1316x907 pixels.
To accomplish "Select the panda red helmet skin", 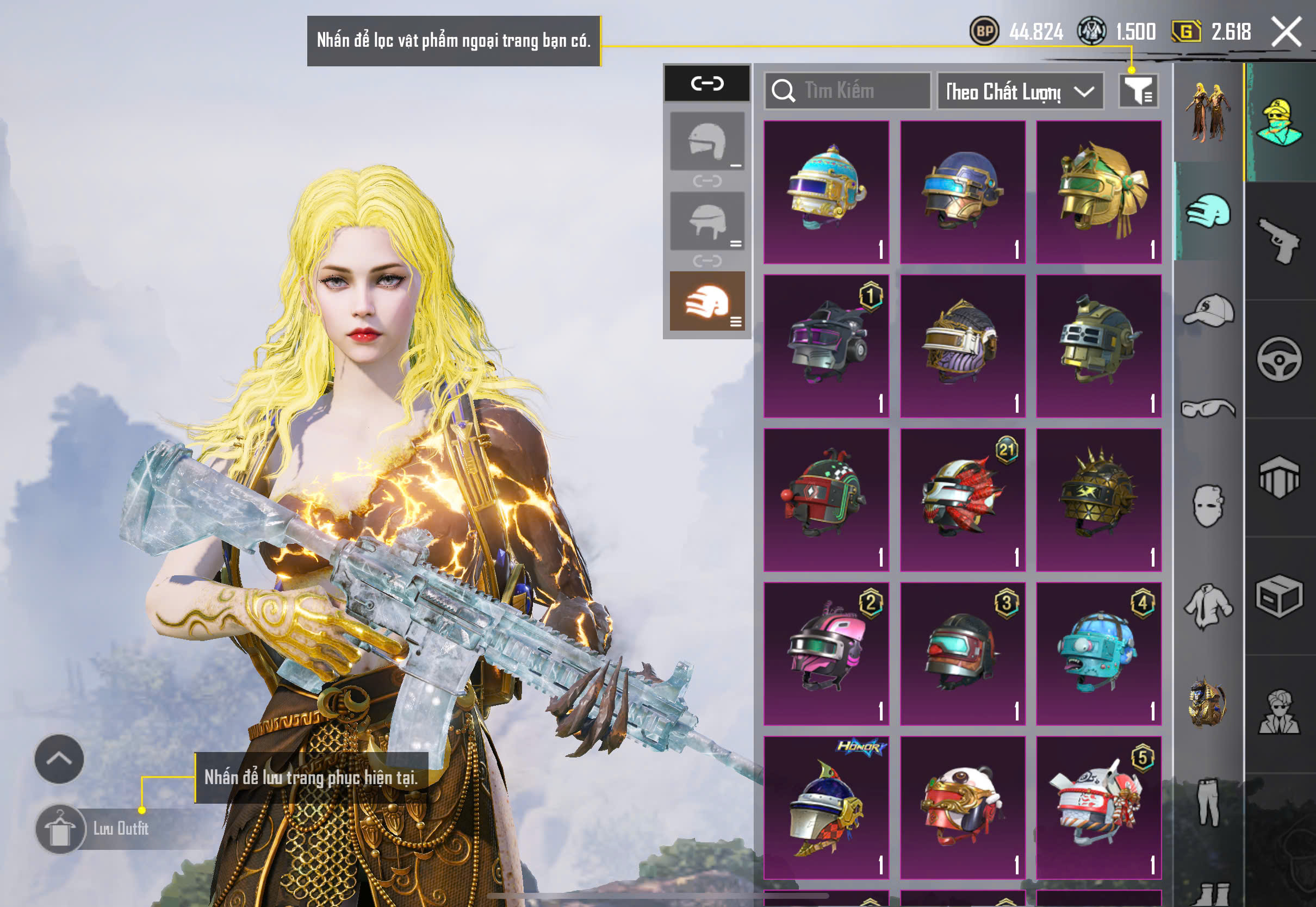I will point(963,807).
